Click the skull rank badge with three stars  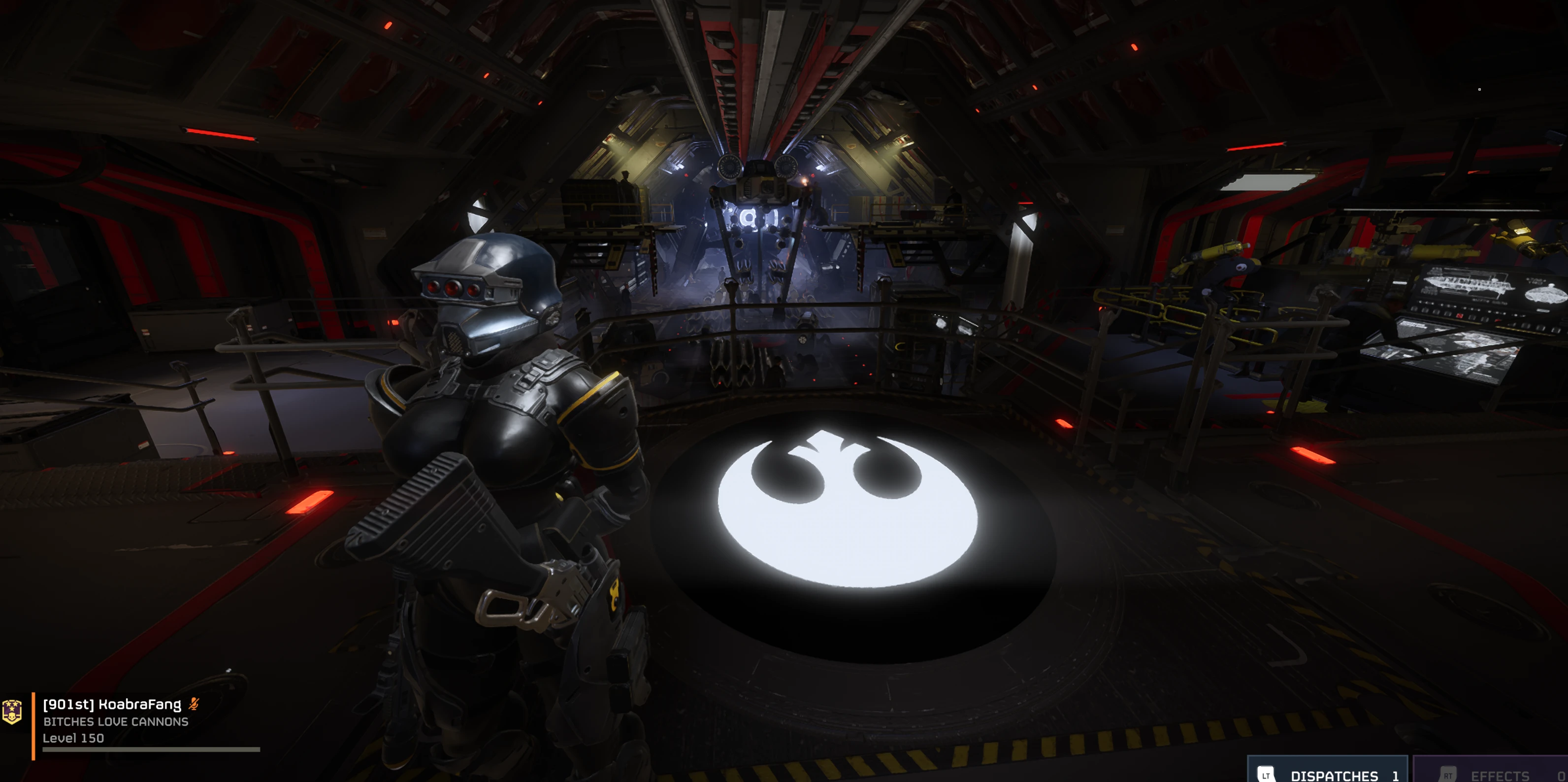click(12, 712)
